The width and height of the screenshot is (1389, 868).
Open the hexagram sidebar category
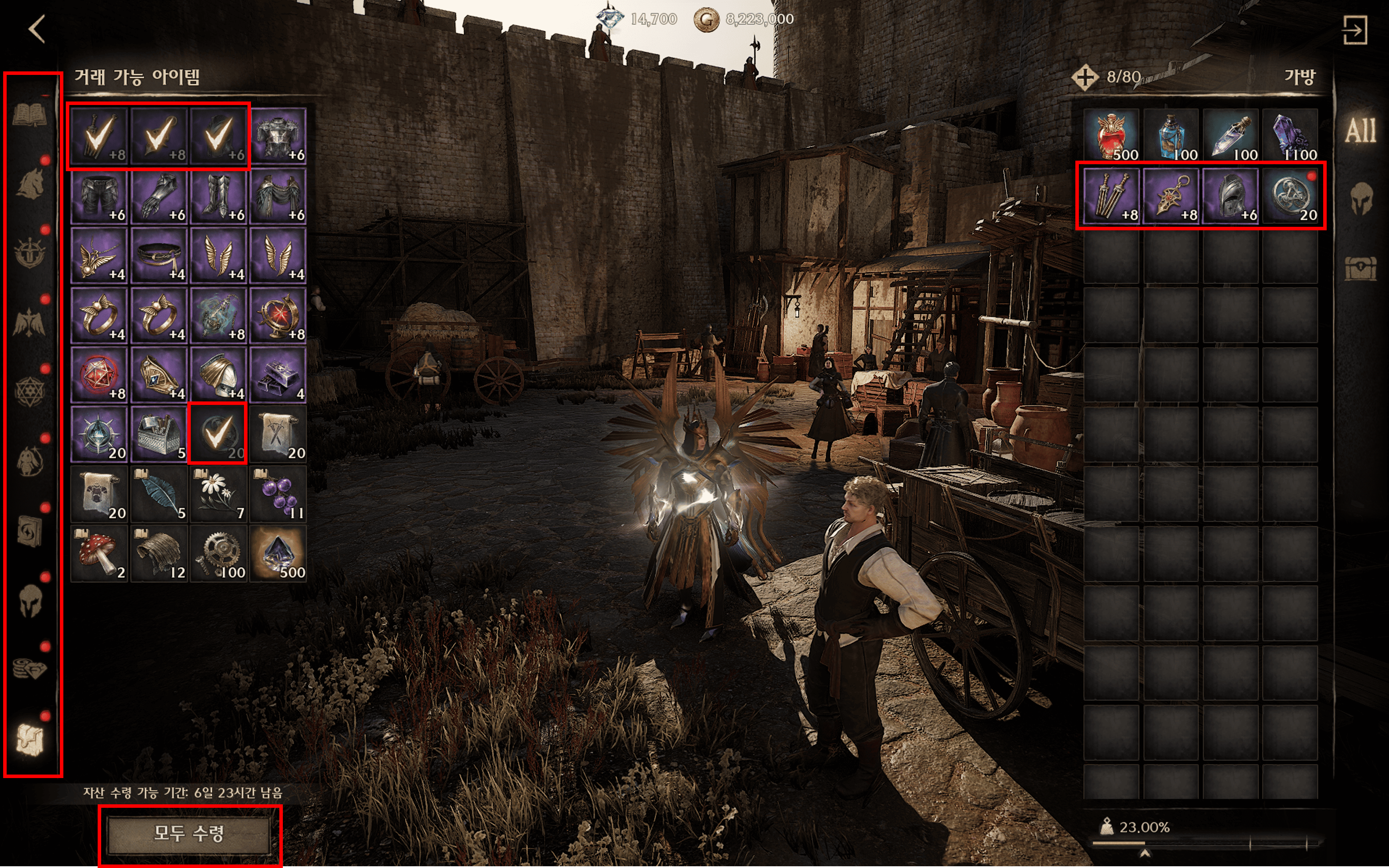coord(30,392)
